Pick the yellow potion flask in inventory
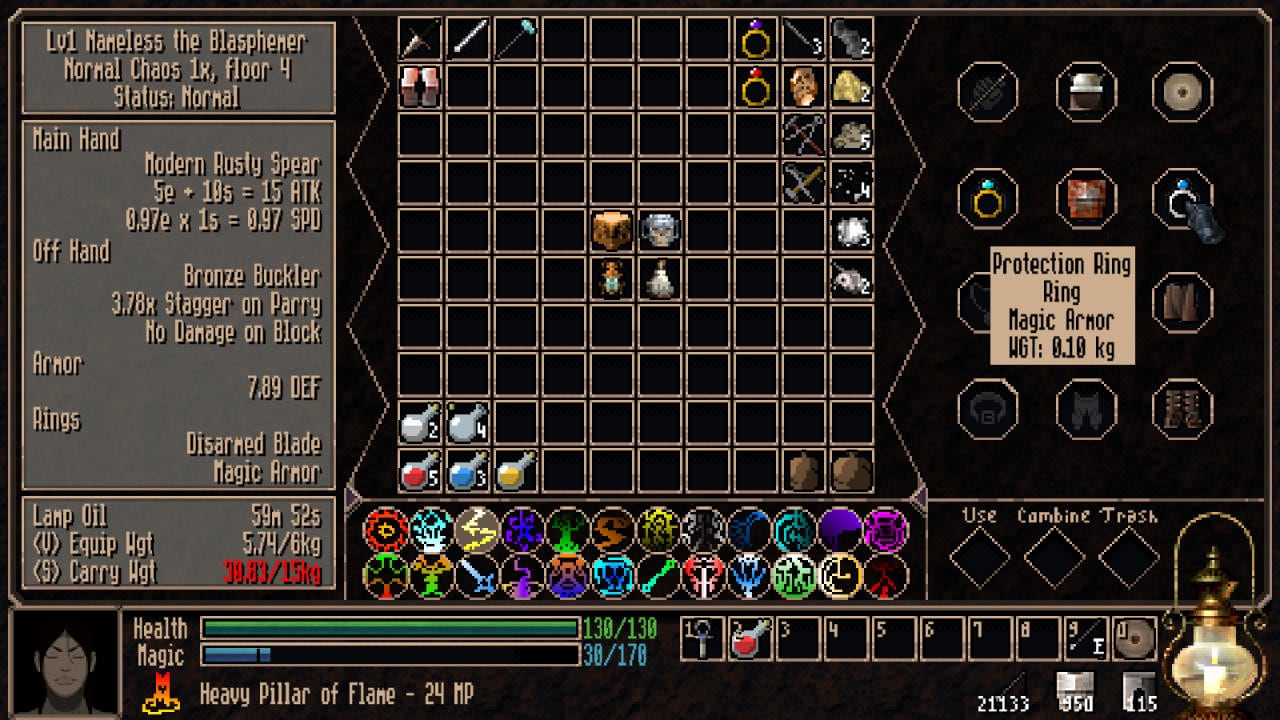Screen dimensions: 1280x720 click(515, 471)
